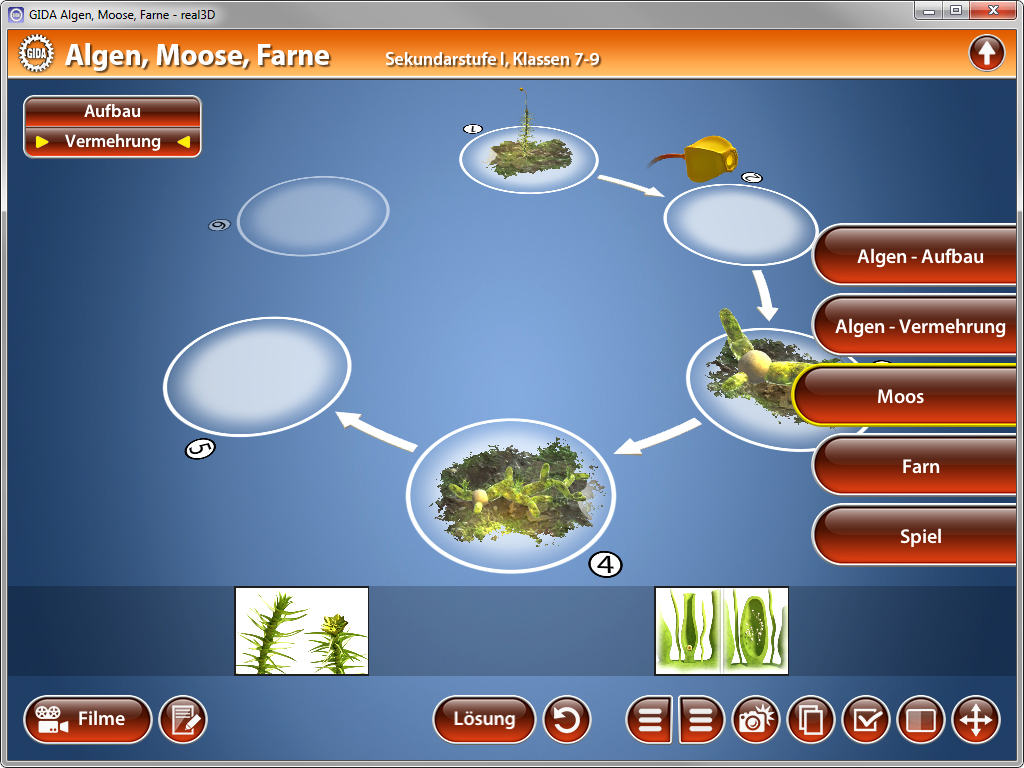Select the moss shoots picture thumbnail

pyautogui.click(x=301, y=630)
